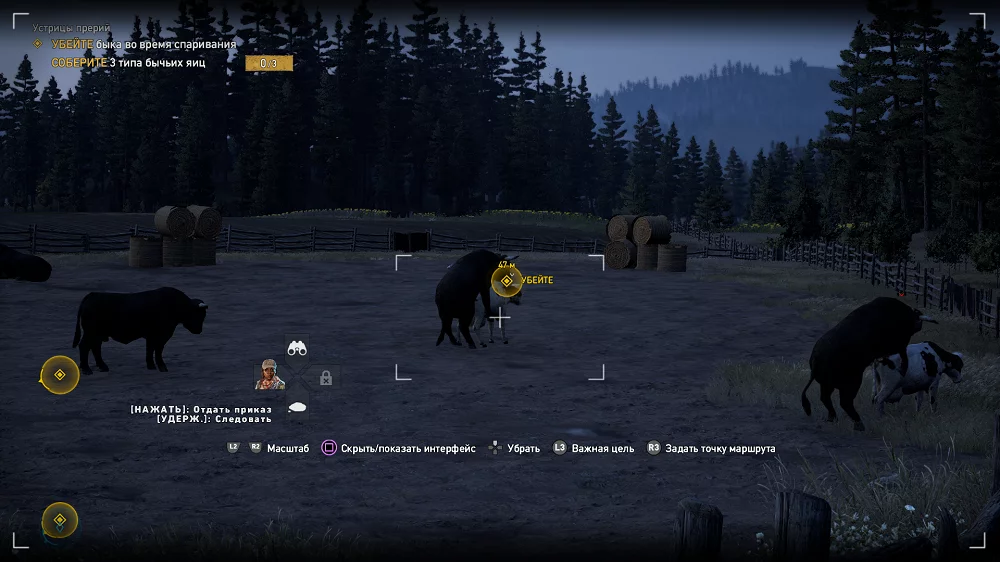Click the locked padlock companion slot
The width and height of the screenshot is (1000, 562).
(x=325, y=377)
